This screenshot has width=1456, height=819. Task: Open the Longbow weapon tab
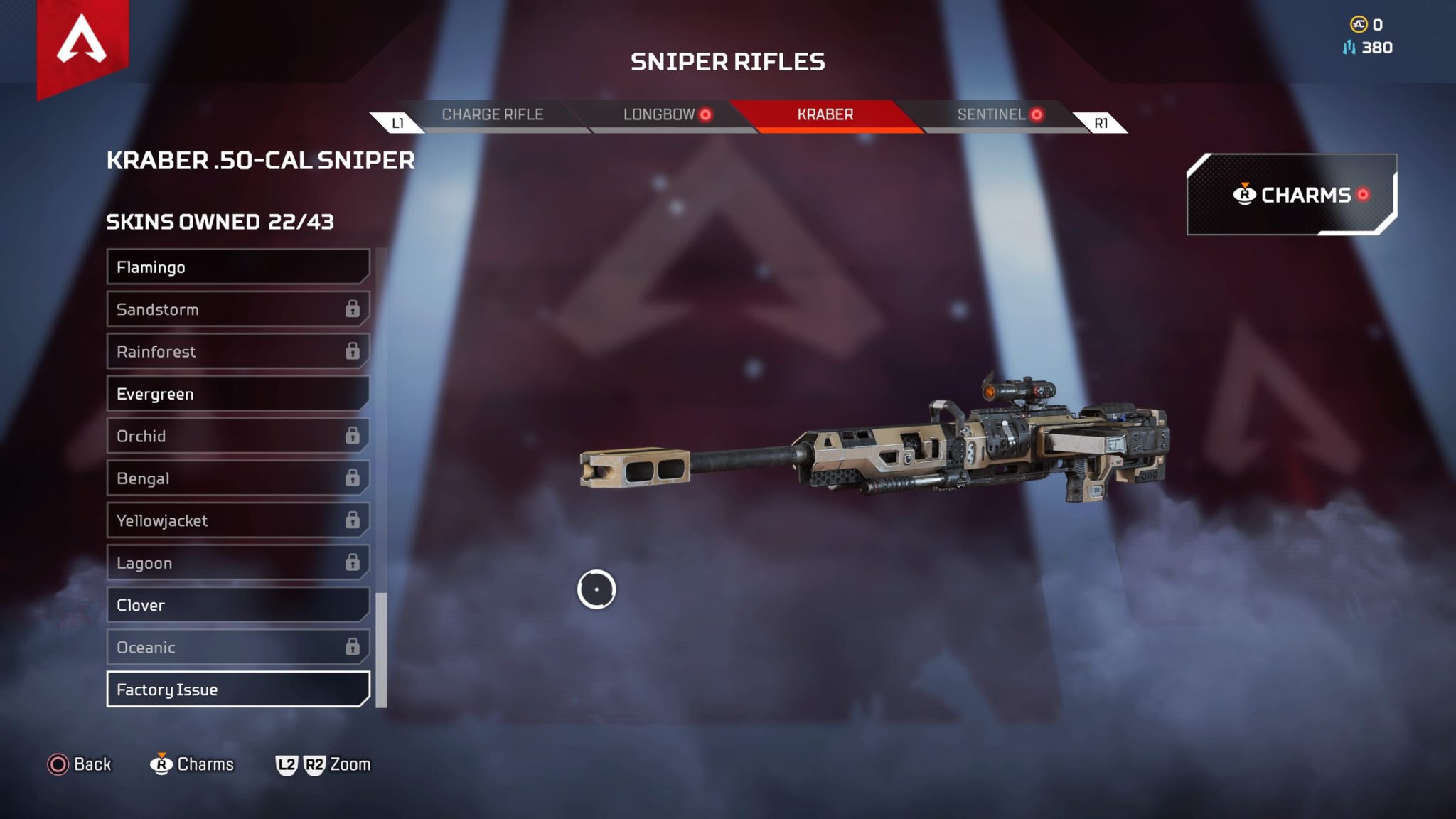click(x=659, y=115)
